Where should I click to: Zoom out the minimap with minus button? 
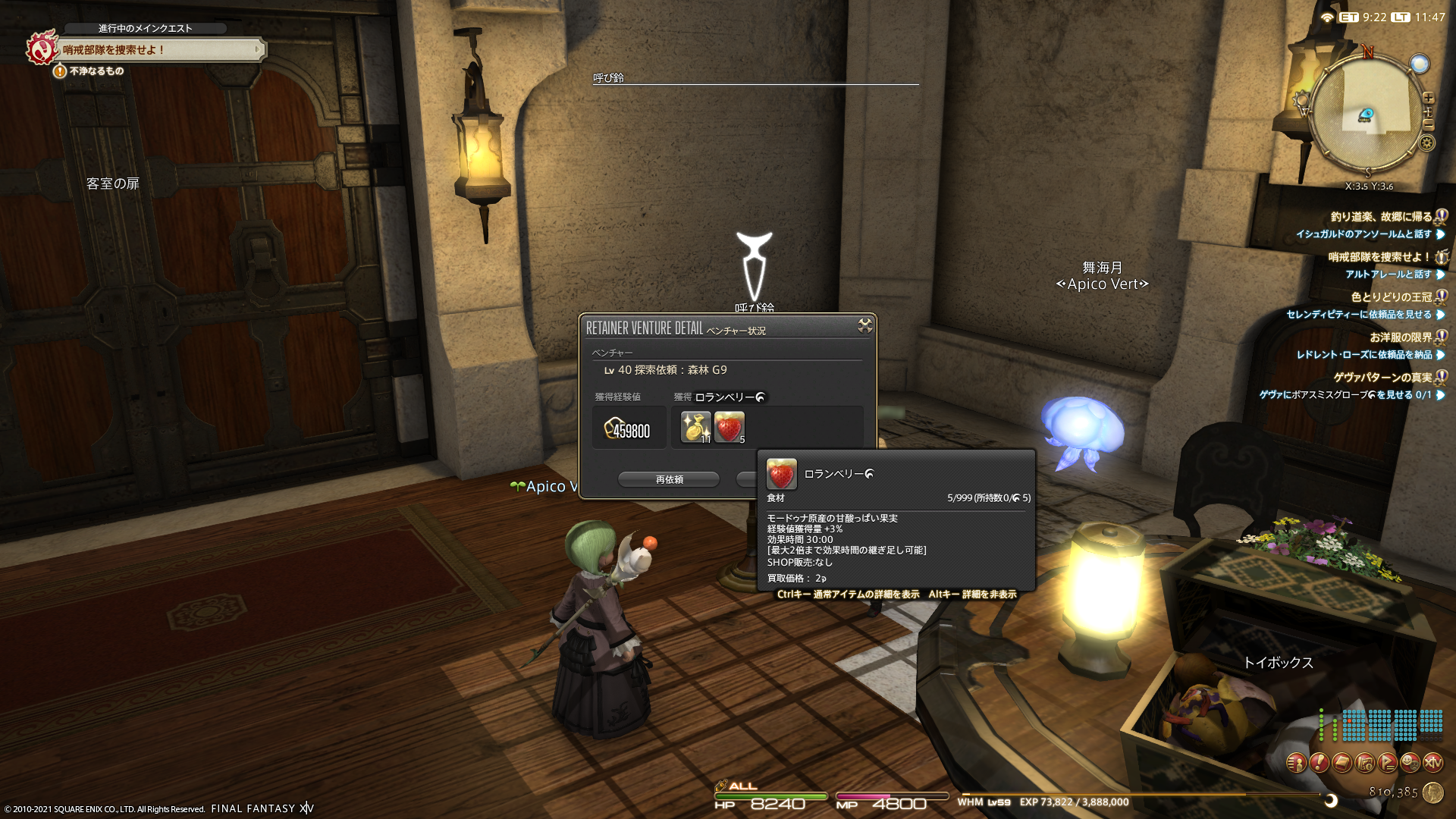click(1429, 125)
